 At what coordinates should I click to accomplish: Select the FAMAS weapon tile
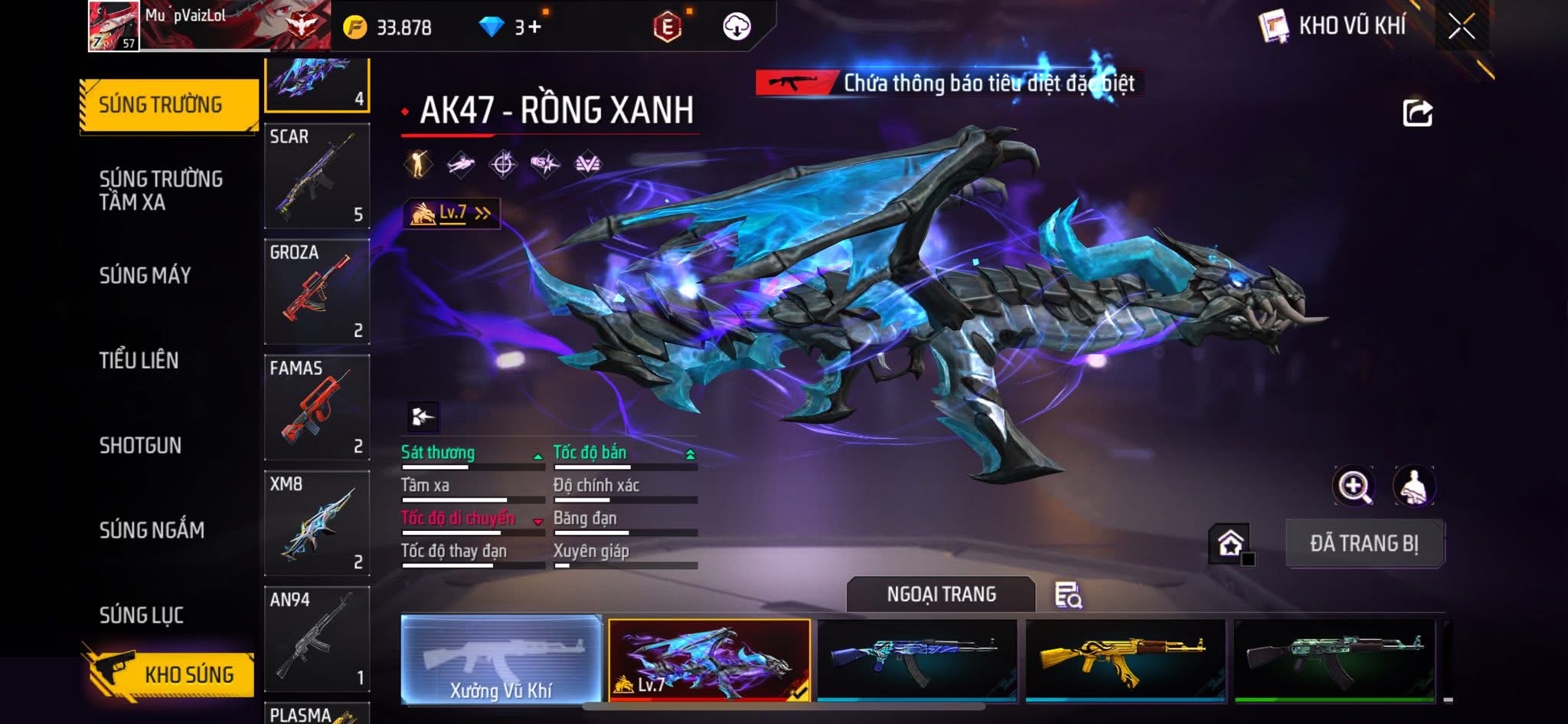[317, 408]
